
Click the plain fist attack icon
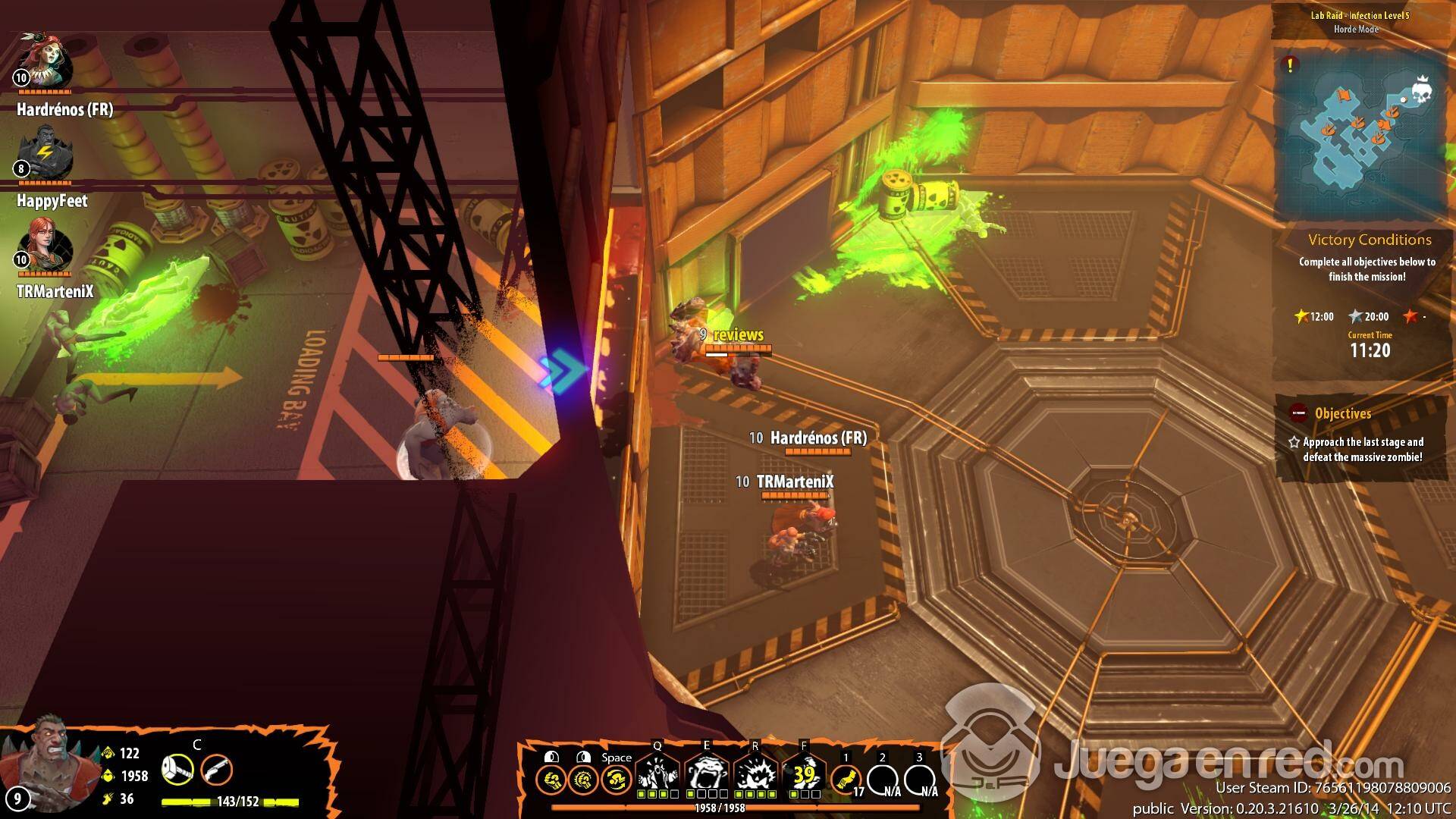(x=551, y=779)
